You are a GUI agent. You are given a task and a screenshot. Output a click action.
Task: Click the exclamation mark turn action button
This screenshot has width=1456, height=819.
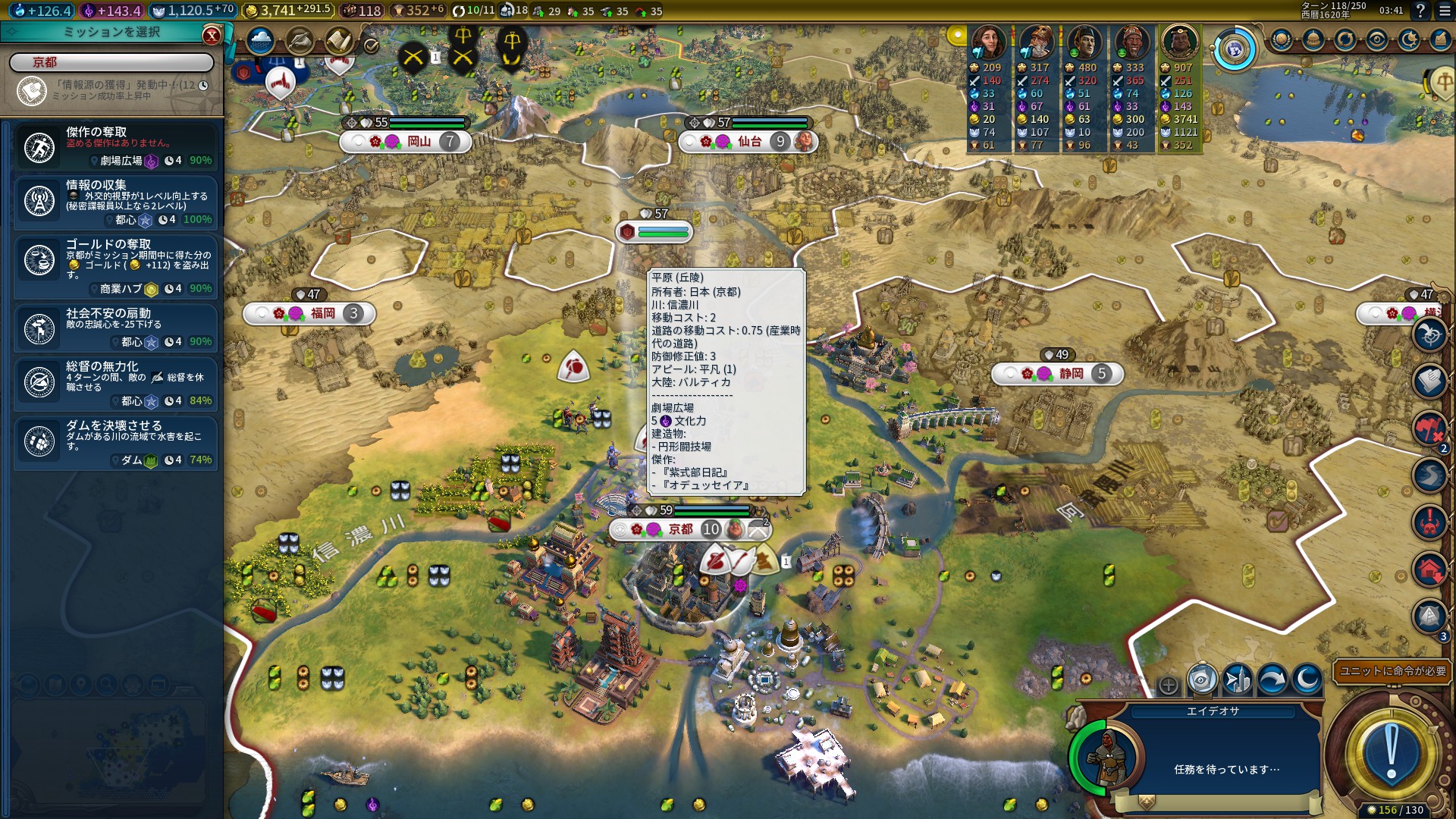(x=1391, y=755)
